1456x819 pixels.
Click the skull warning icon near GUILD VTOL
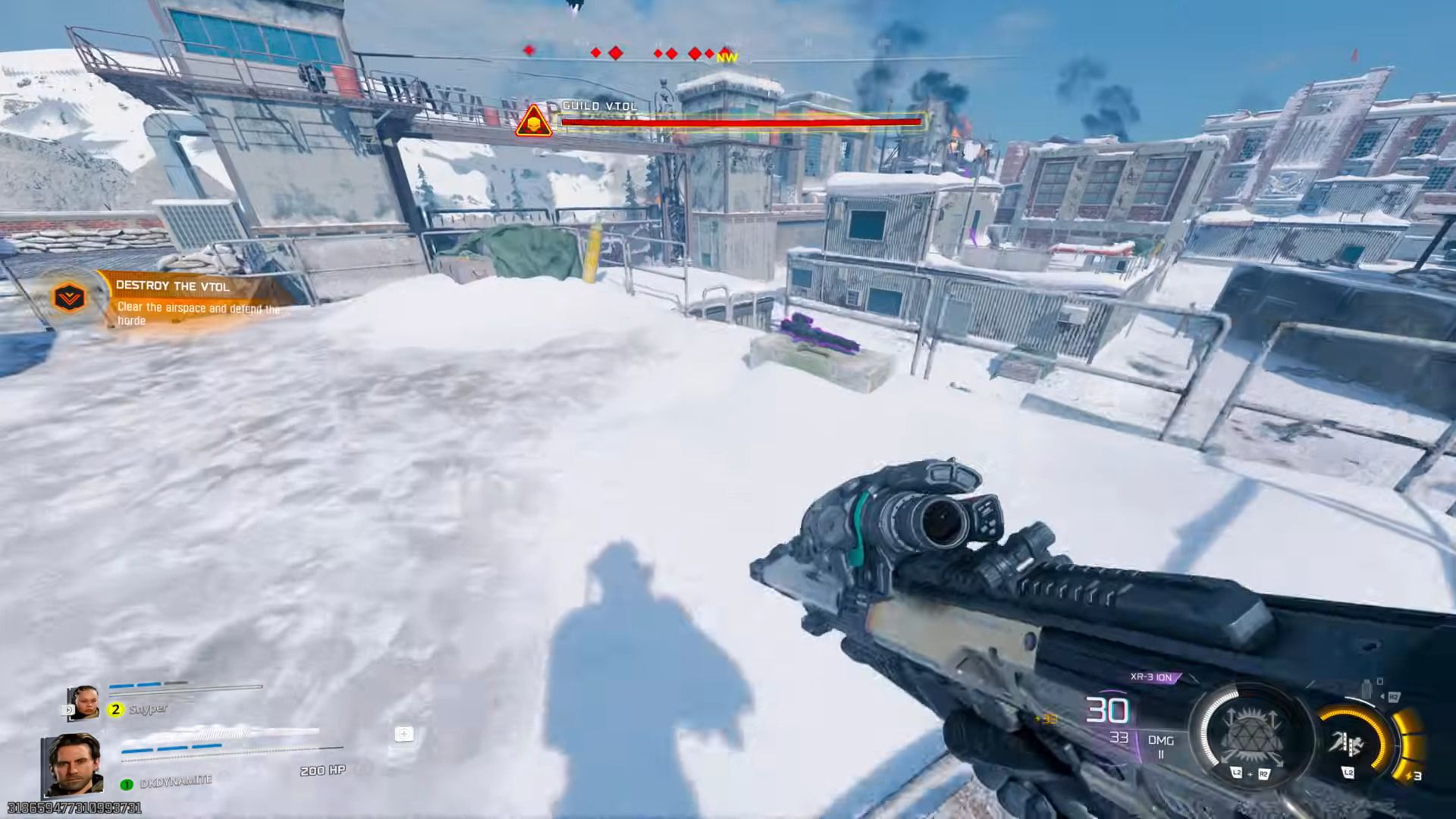pos(533,122)
